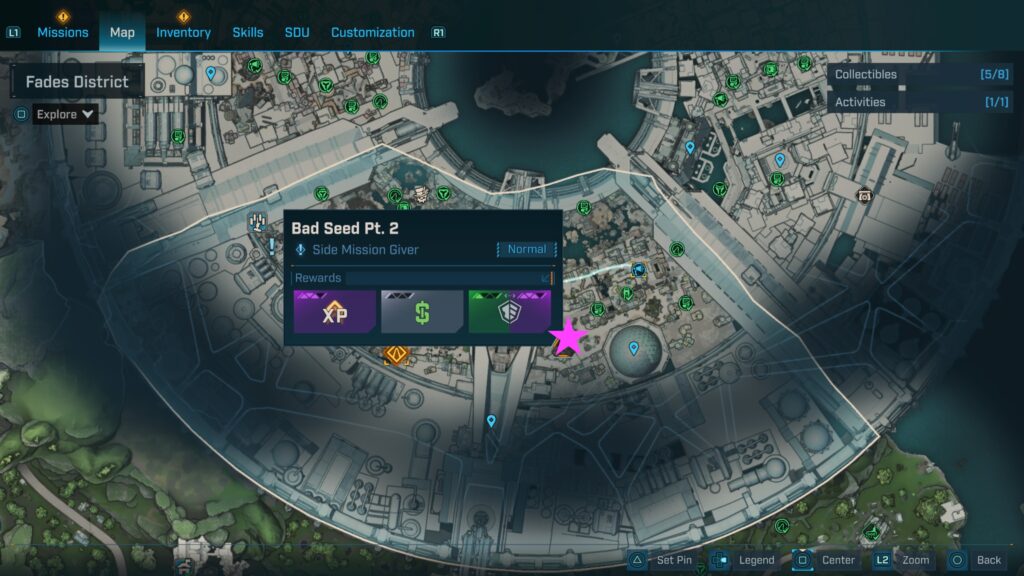Open the Inventory tab
1024x576 pixels.
coord(183,32)
